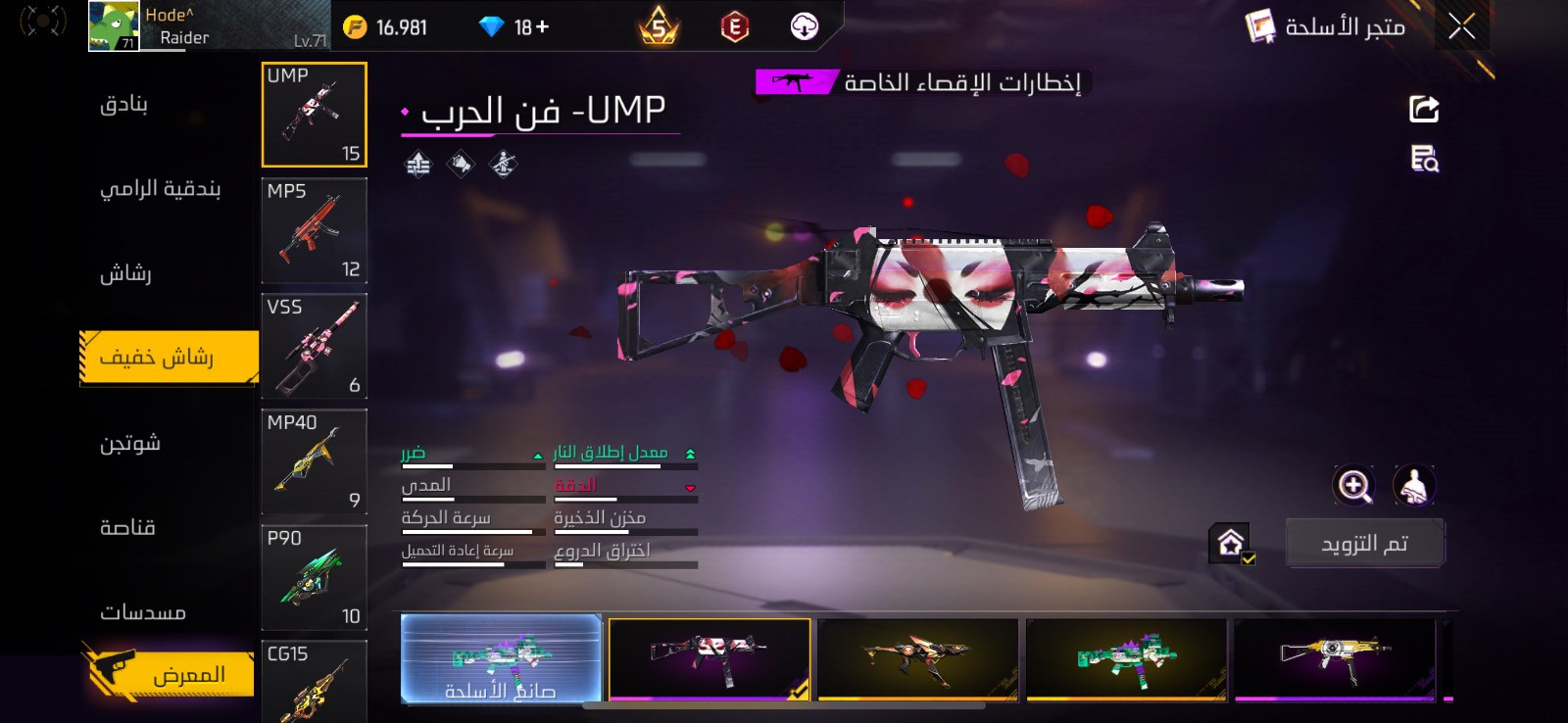Select the megaphone attribute diamond under weapon name
Image resolution: width=1568 pixels, height=723 pixels.
(460, 163)
